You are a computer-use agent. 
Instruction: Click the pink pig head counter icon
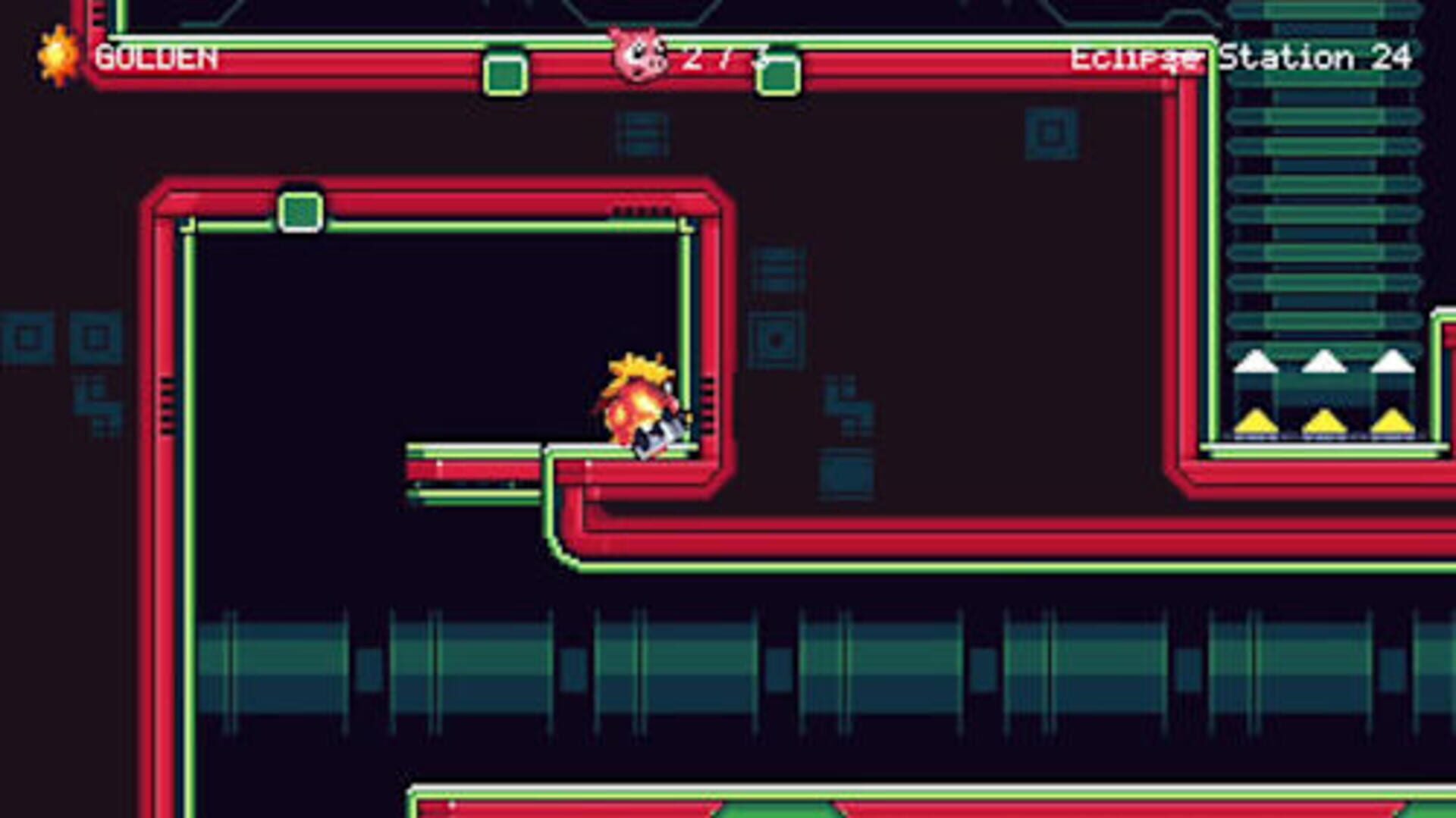(639, 53)
